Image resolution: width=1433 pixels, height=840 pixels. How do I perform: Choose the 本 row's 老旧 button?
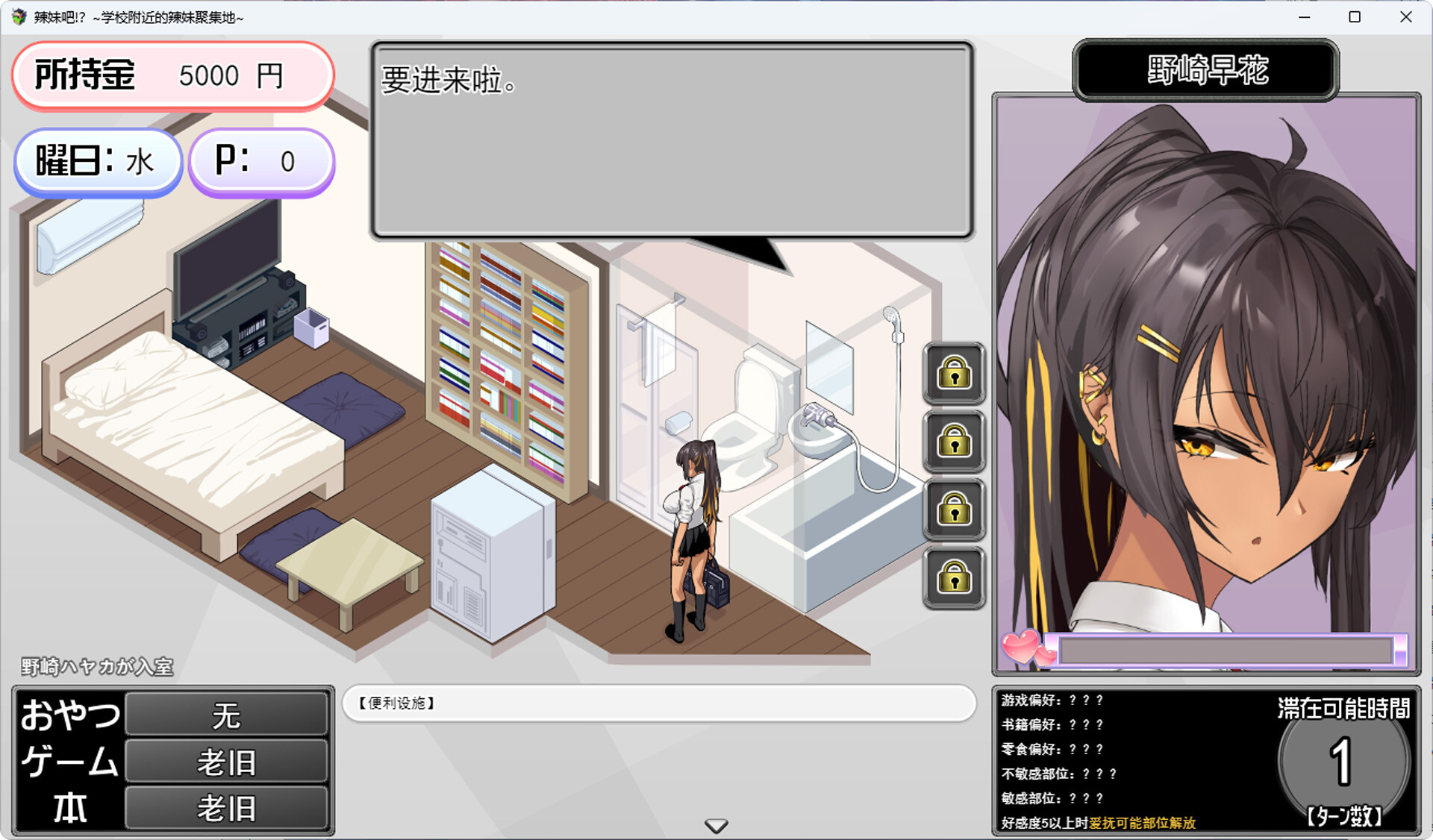226,808
